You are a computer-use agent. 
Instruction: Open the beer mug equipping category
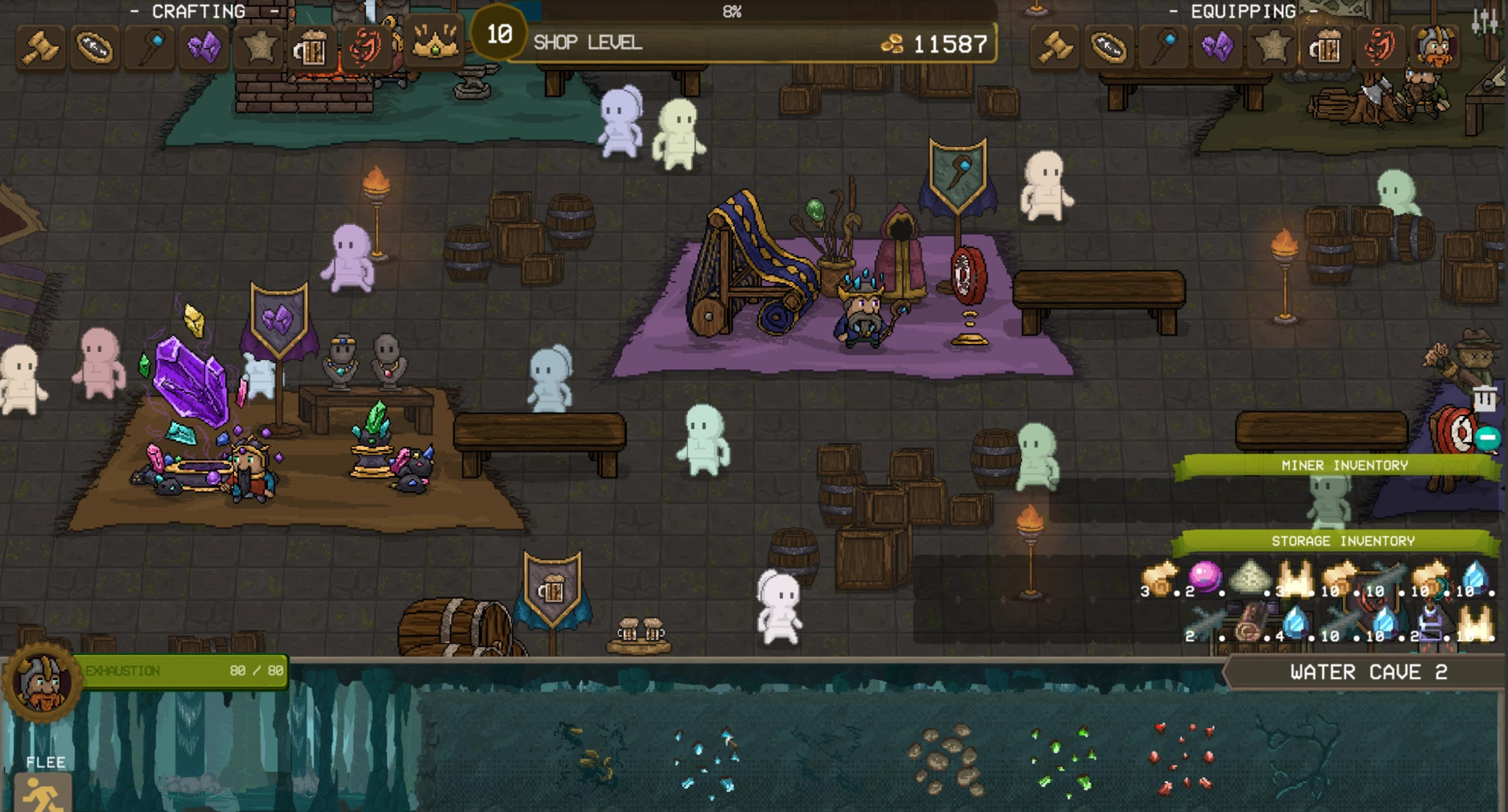click(1326, 48)
